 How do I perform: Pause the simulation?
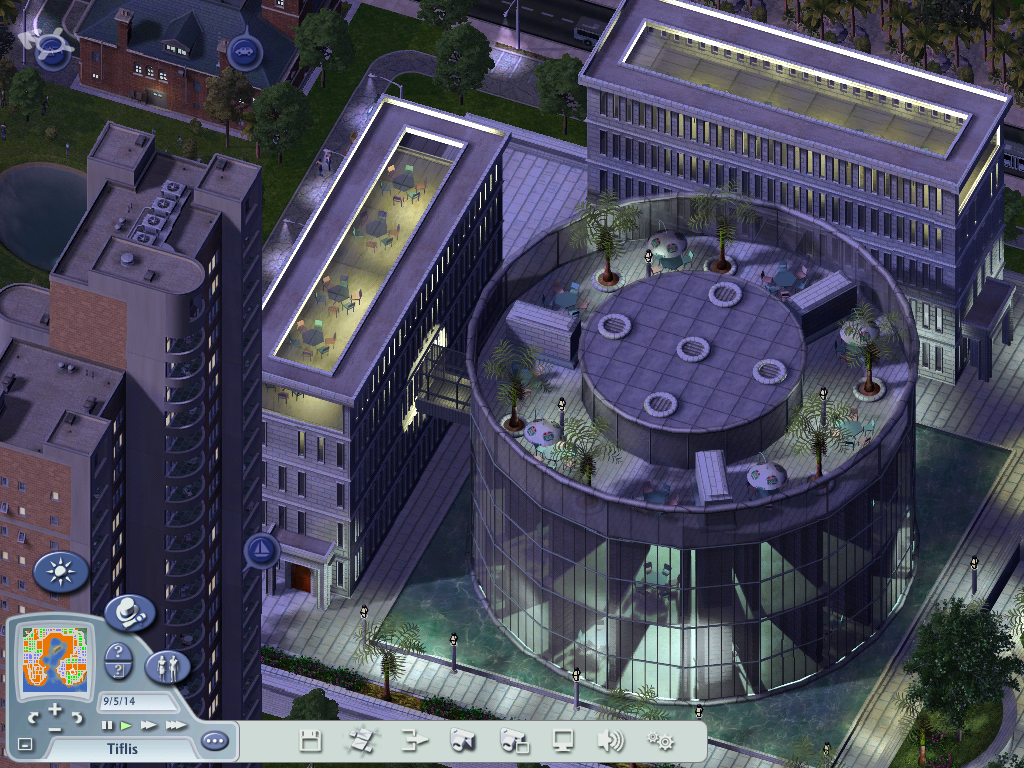107,725
